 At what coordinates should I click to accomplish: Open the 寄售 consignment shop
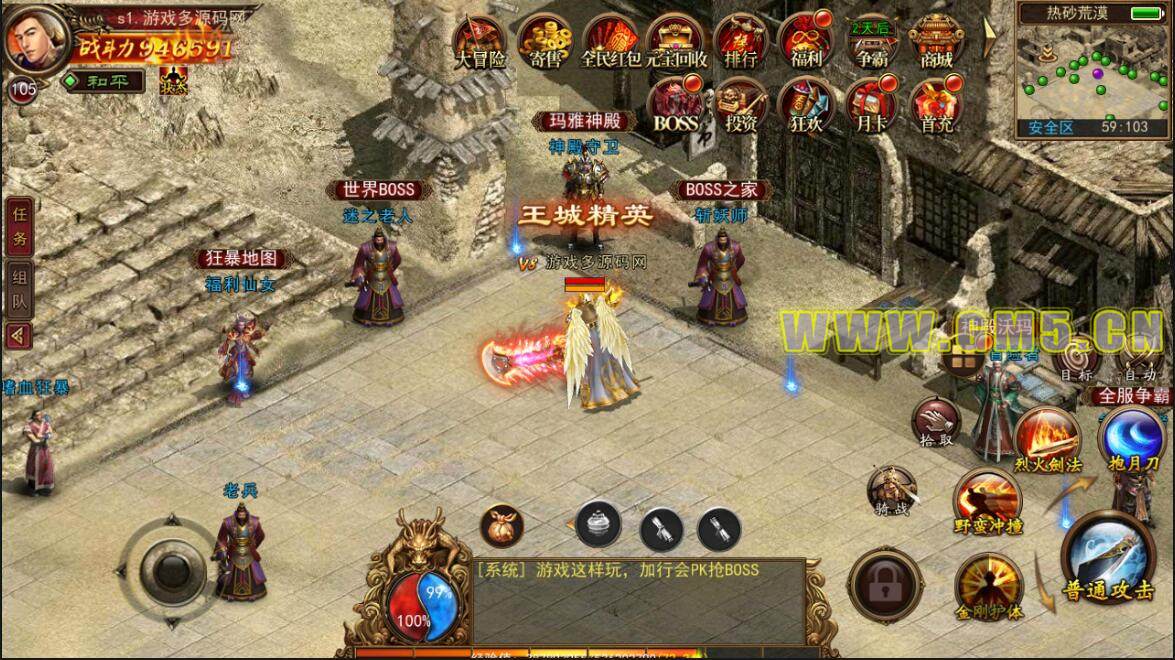[x=546, y=41]
